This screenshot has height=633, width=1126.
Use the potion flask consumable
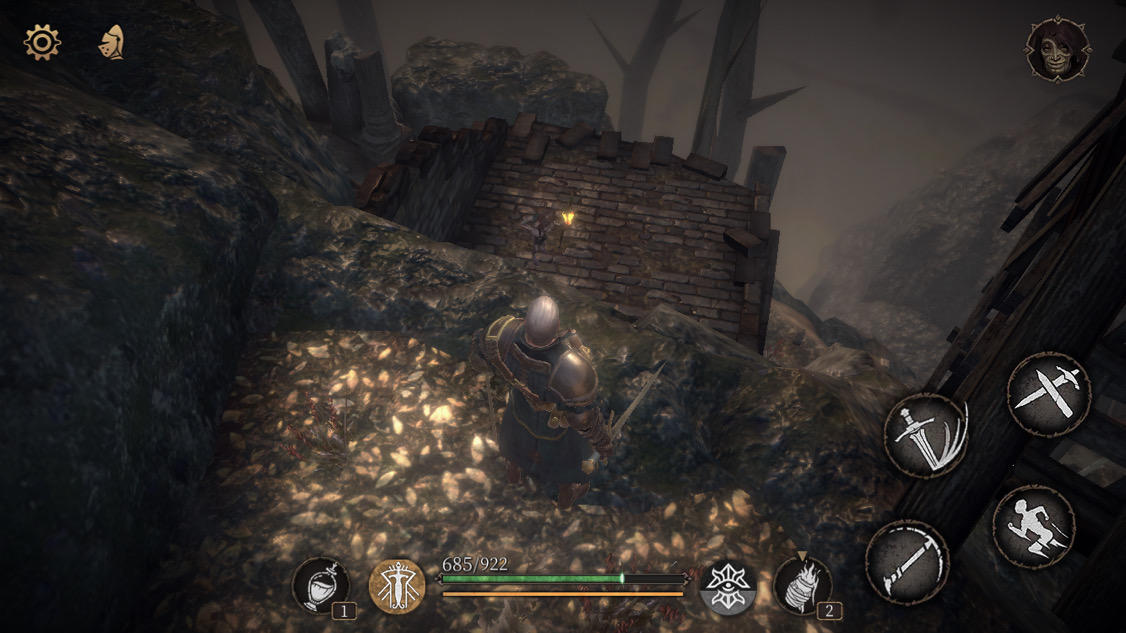[321, 585]
